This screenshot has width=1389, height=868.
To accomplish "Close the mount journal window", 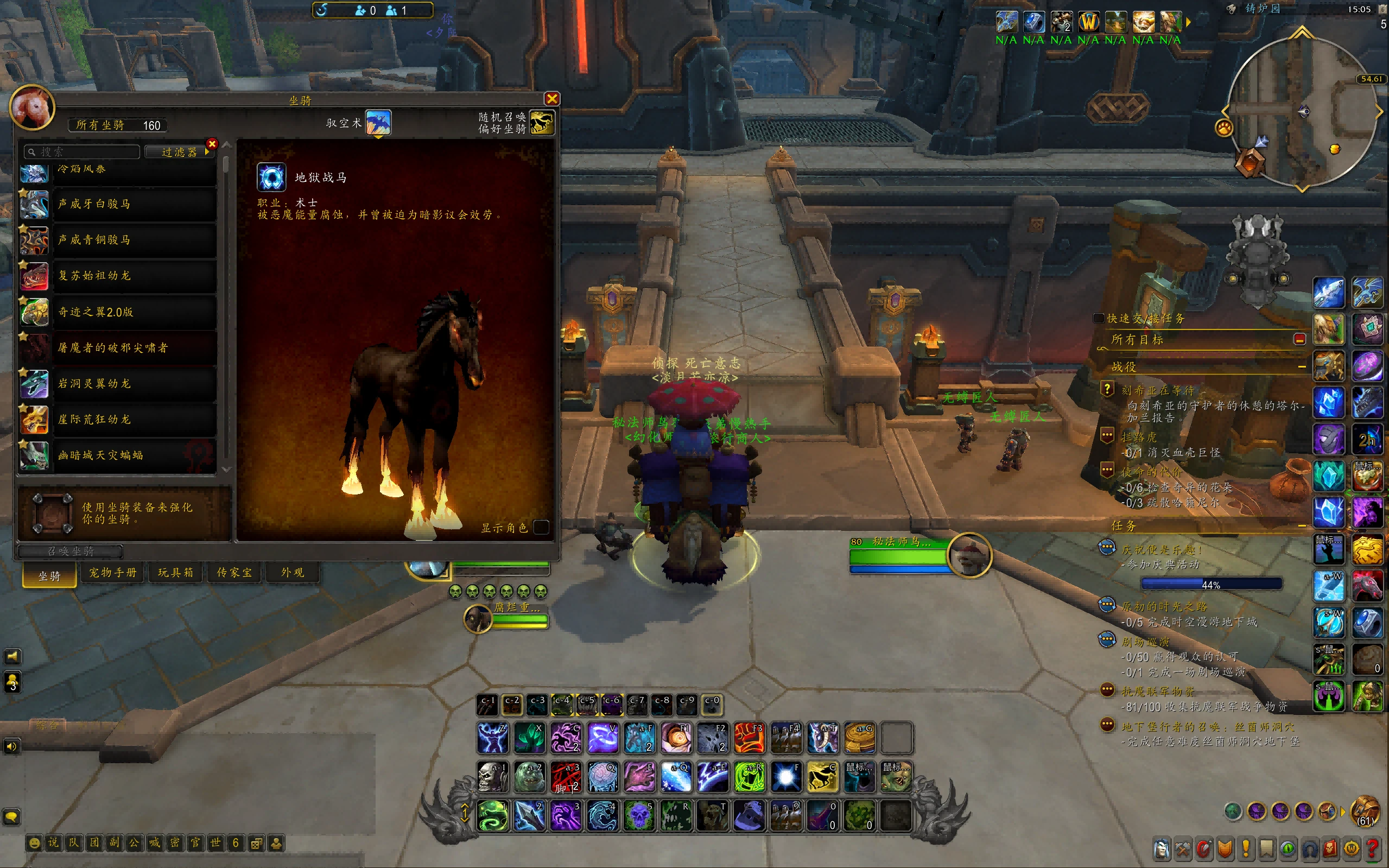I will (x=551, y=99).
